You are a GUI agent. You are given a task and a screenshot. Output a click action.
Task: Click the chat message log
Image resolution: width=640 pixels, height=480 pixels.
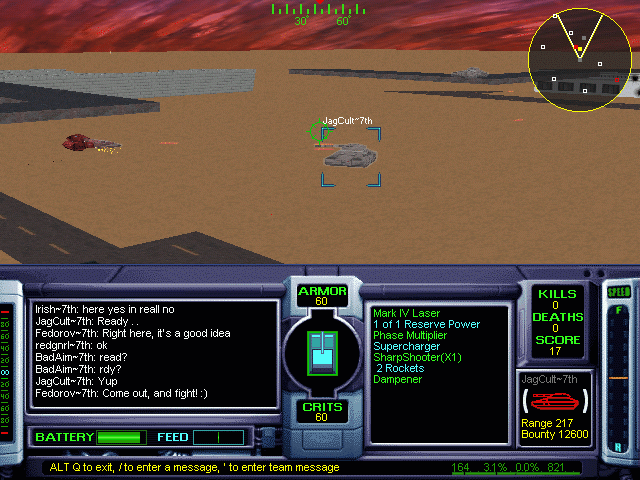[153, 354]
